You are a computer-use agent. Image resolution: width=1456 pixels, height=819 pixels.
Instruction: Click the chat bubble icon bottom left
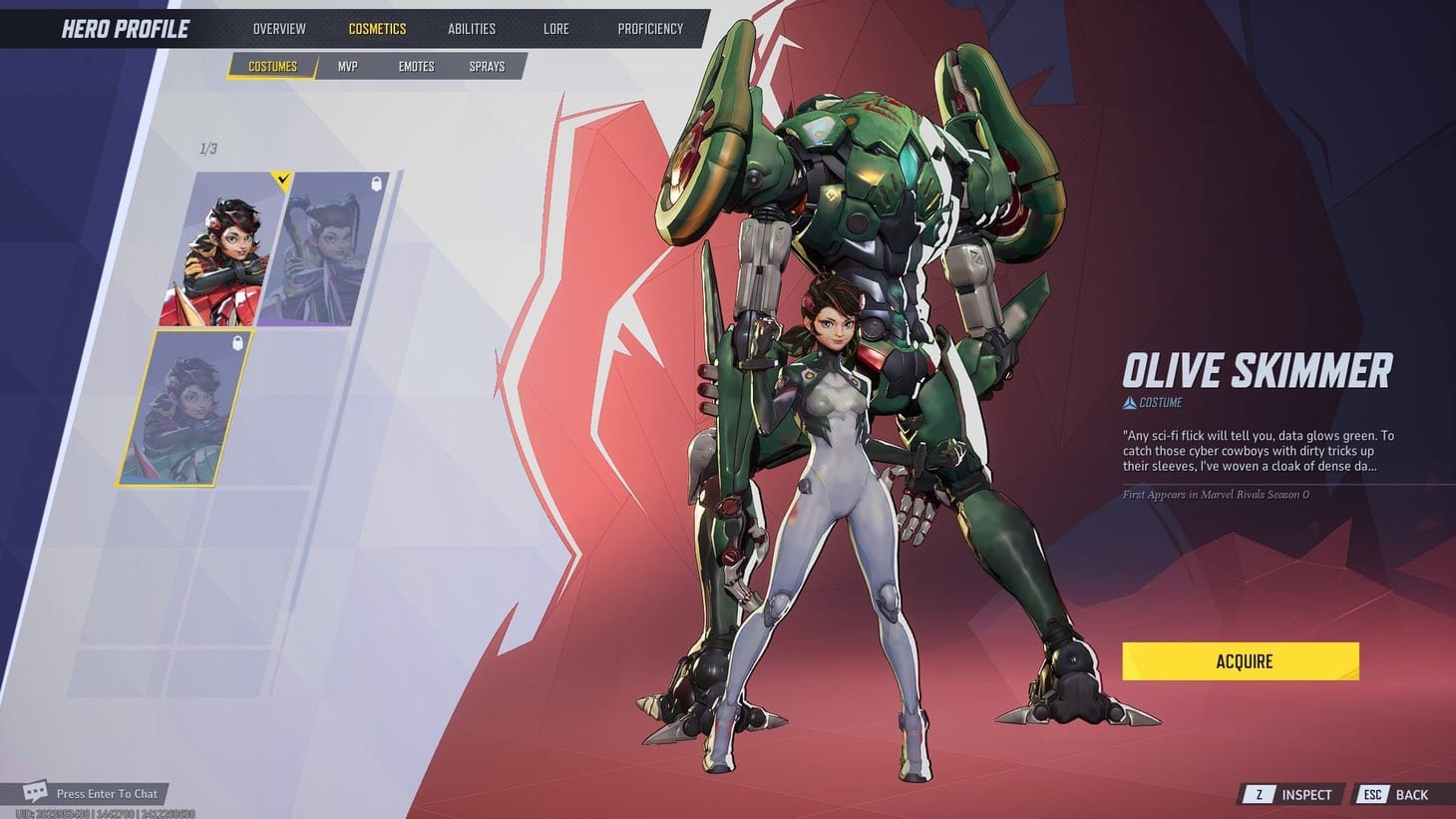click(x=36, y=791)
